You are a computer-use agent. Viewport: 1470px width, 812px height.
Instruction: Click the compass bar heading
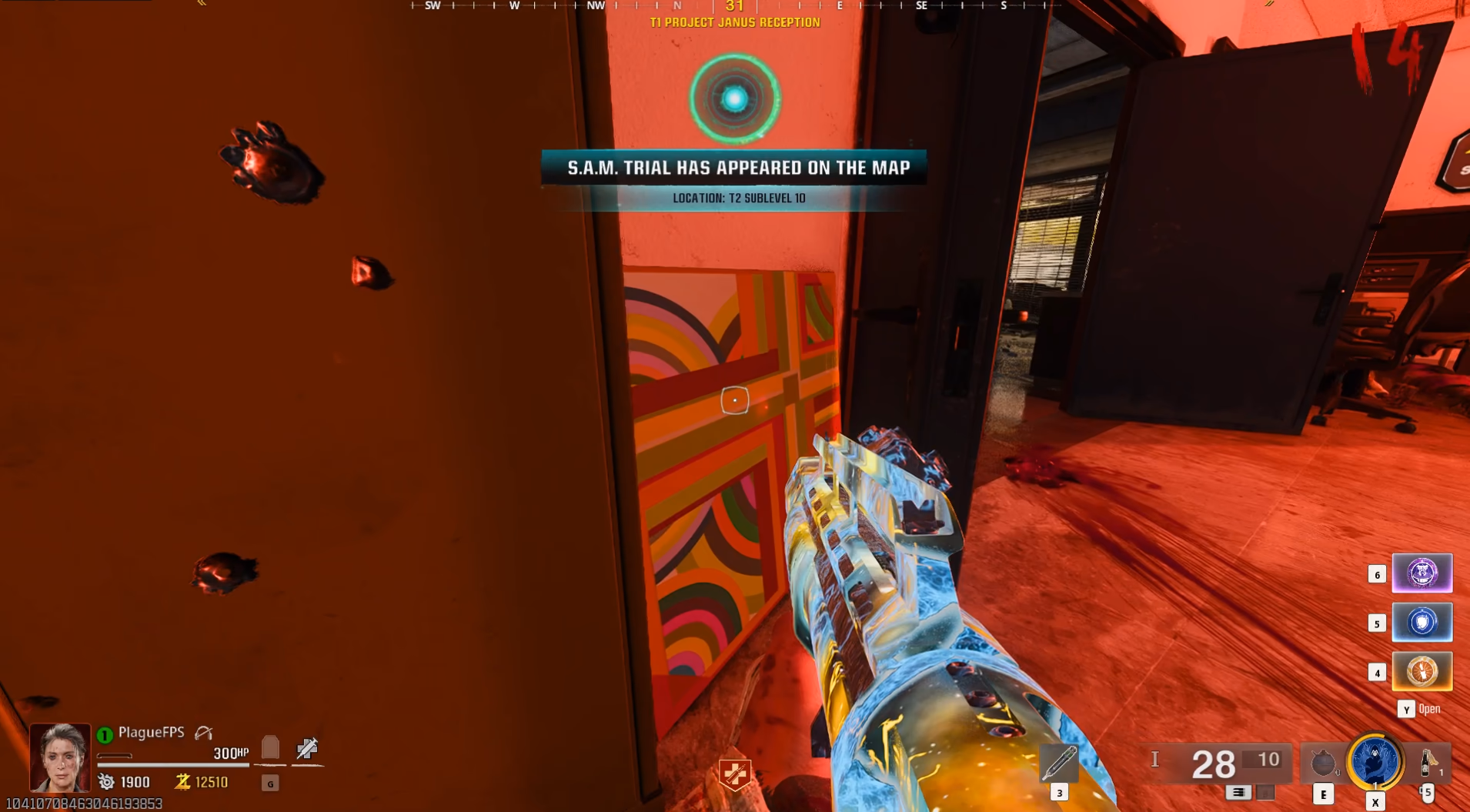click(734, 6)
